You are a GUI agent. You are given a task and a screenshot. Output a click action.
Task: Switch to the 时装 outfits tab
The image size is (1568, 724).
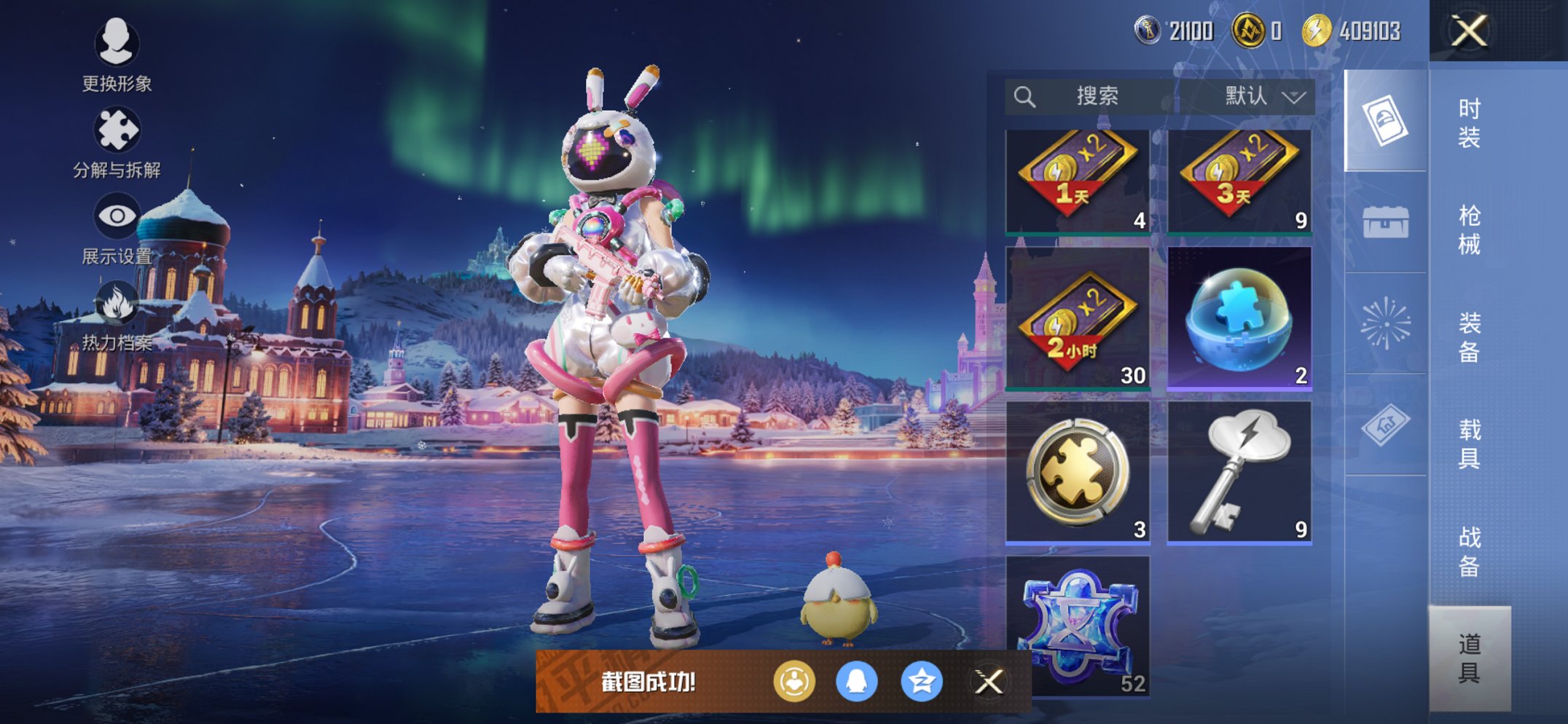coord(1468,123)
